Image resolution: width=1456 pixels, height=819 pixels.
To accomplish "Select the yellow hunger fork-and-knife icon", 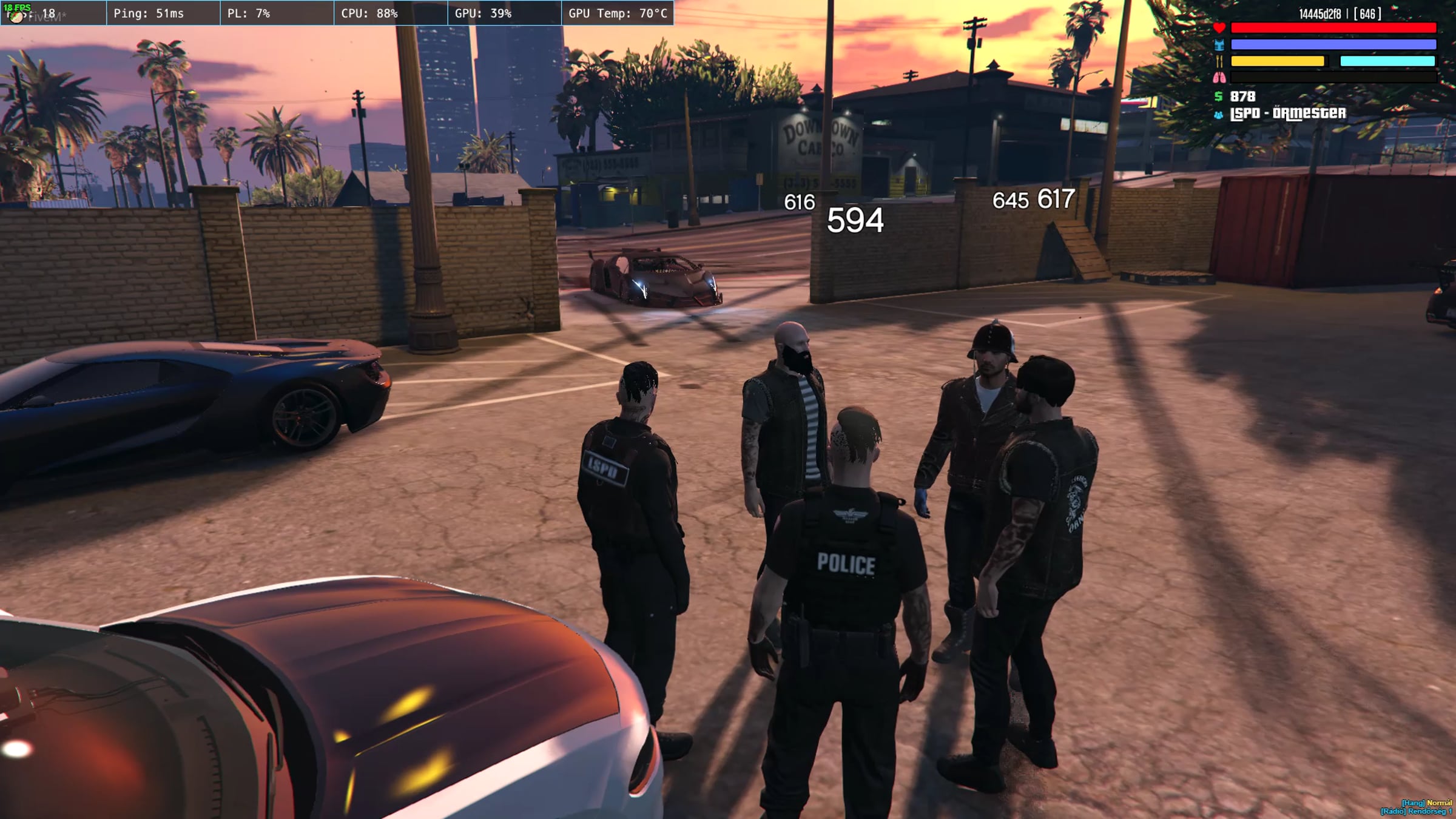I will coord(1219,61).
